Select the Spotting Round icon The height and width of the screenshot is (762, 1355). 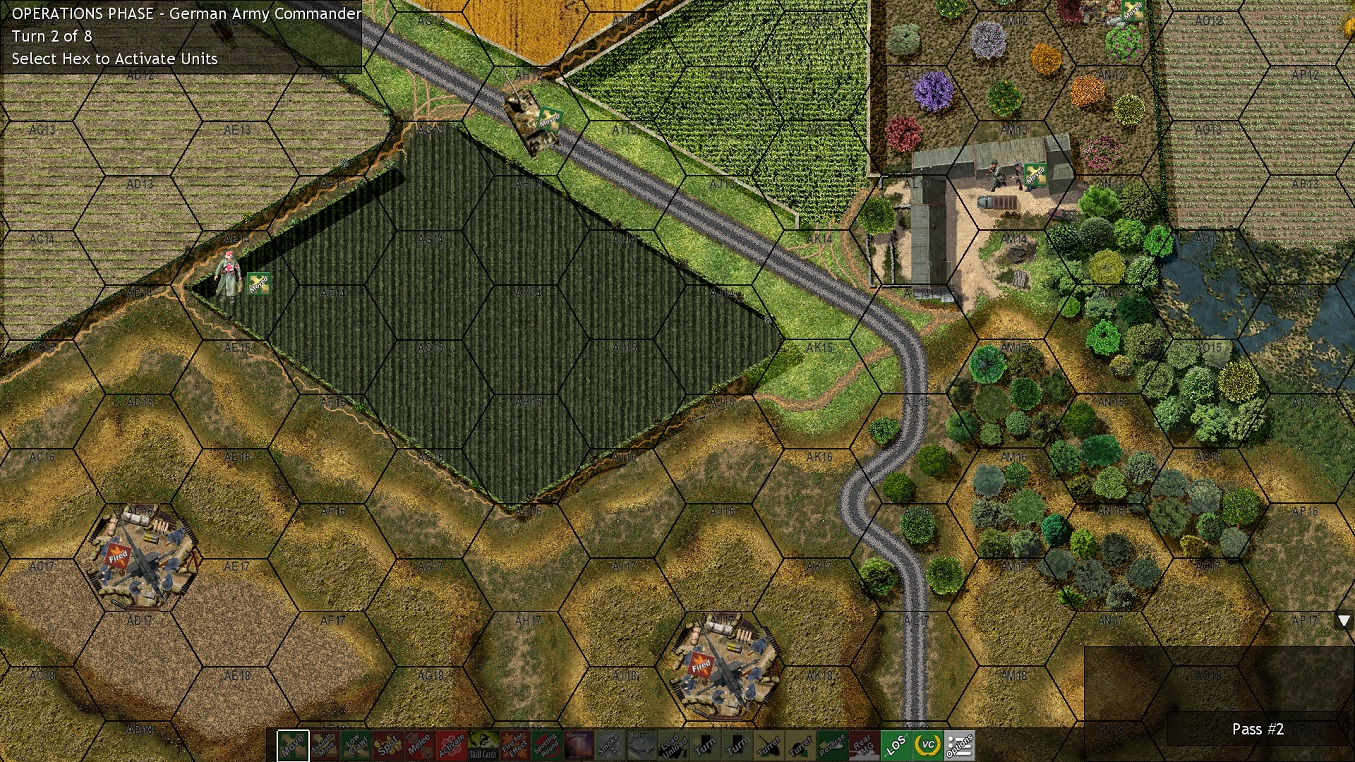click(x=546, y=745)
